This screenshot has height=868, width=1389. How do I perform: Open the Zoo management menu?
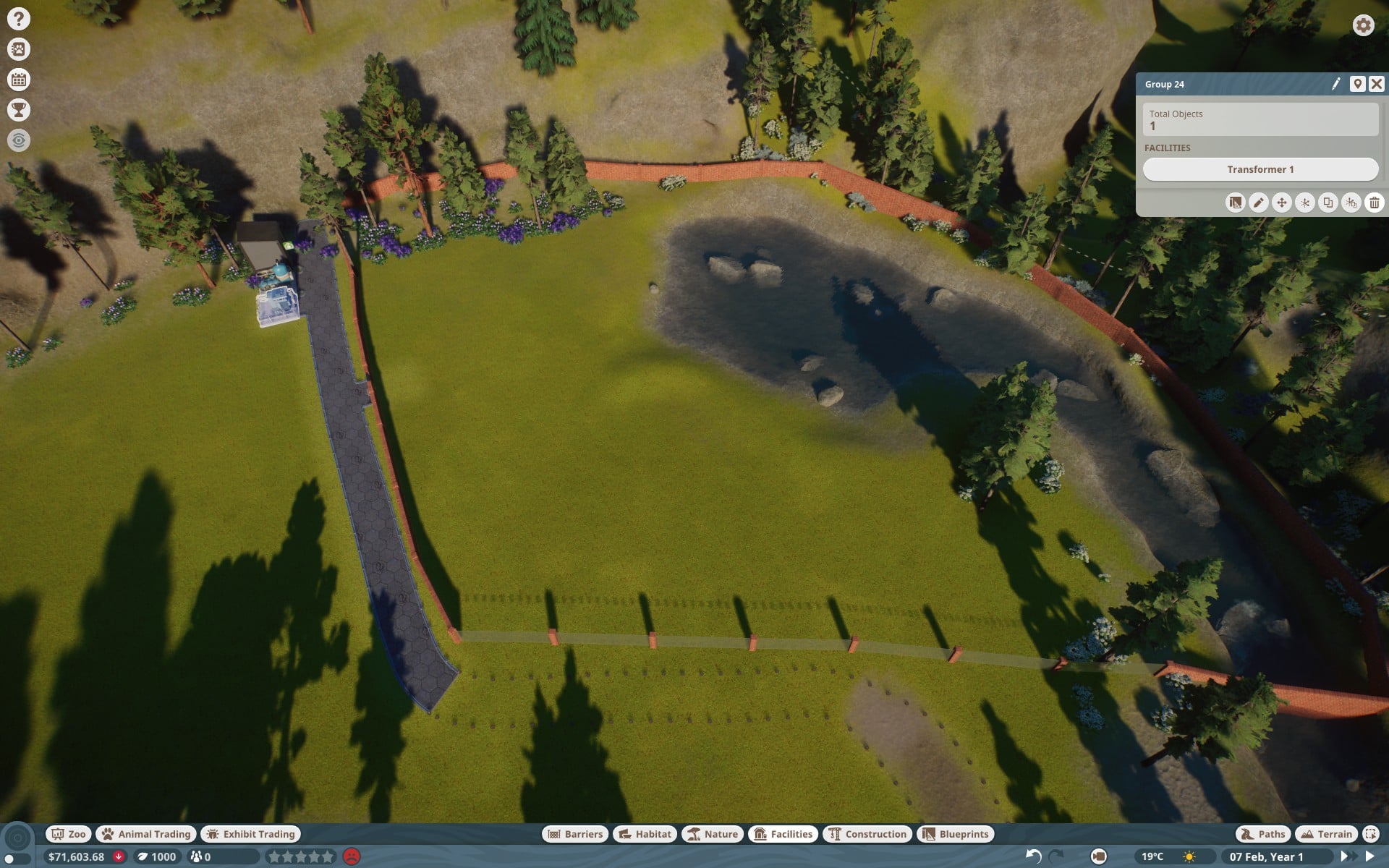(x=69, y=834)
